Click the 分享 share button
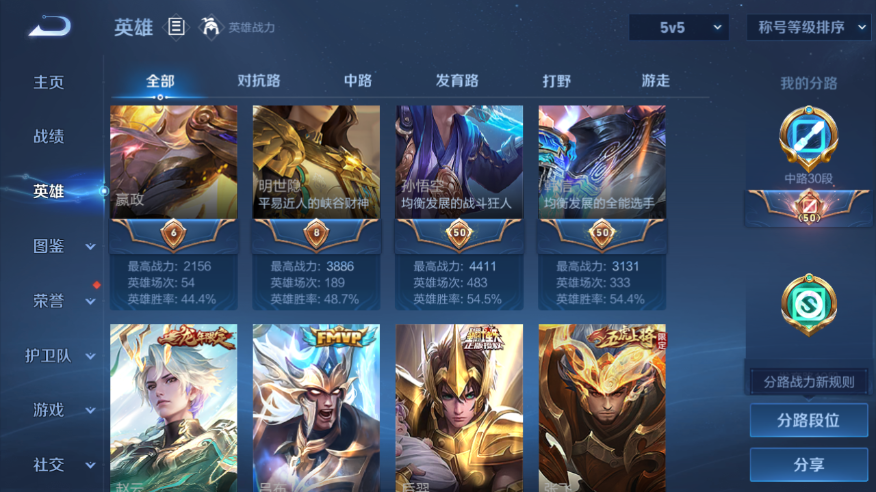The image size is (876, 492). tap(808, 465)
